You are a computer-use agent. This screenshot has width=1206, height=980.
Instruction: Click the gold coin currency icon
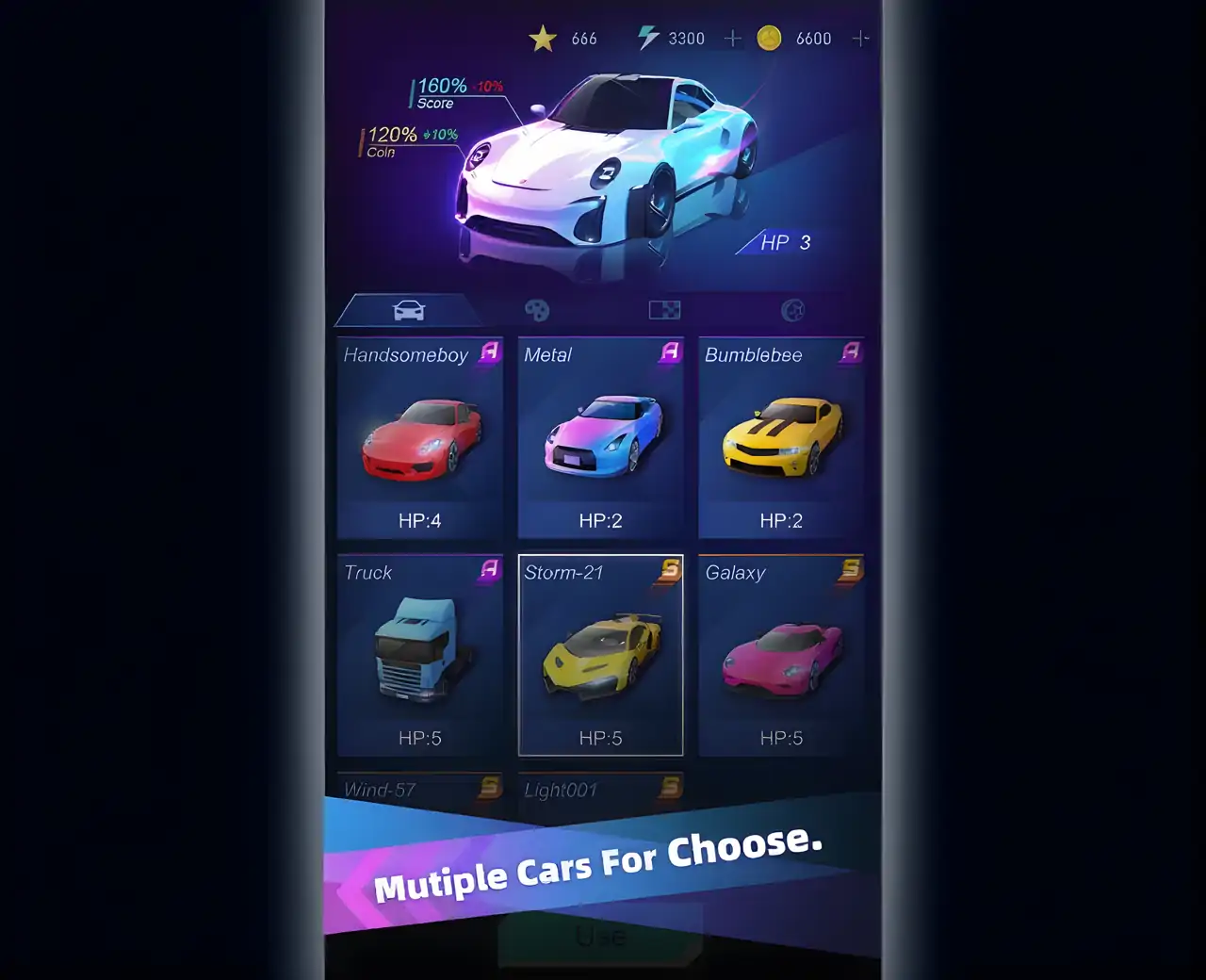(771, 39)
